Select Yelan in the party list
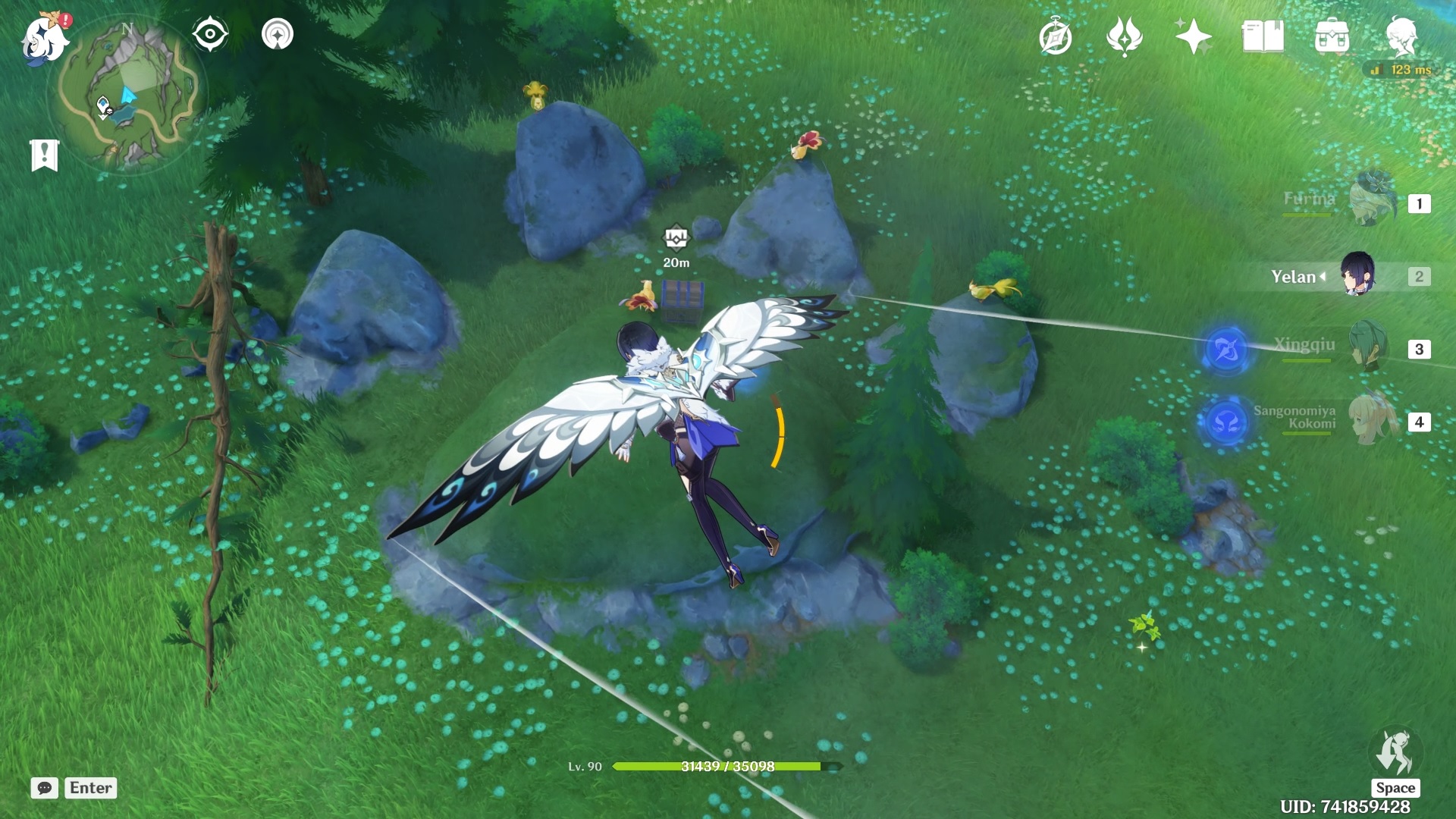The width and height of the screenshot is (1456, 819). (x=1356, y=276)
